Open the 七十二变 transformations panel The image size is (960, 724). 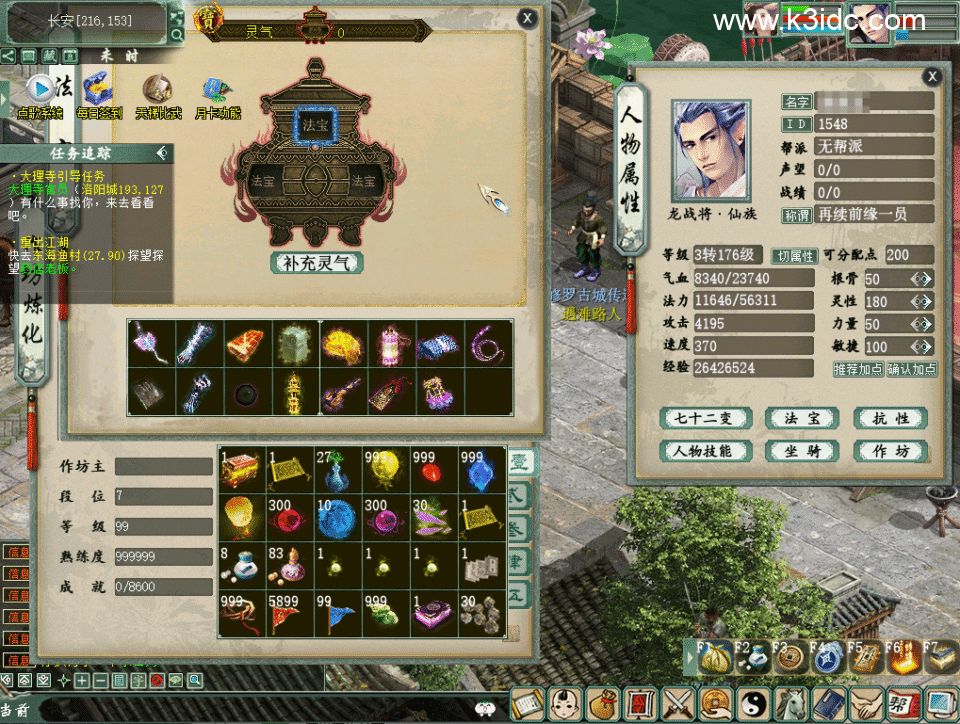tap(706, 418)
